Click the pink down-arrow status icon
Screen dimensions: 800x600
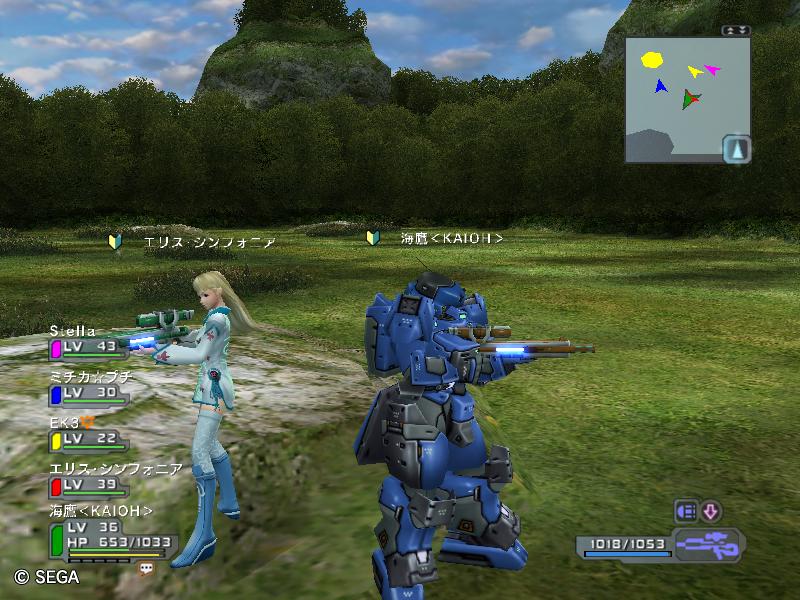(x=710, y=510)
